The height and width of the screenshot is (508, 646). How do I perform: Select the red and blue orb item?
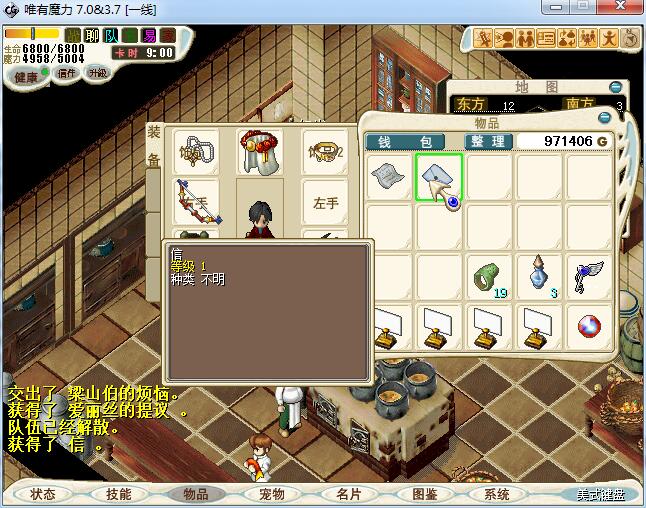pos(589,326)
